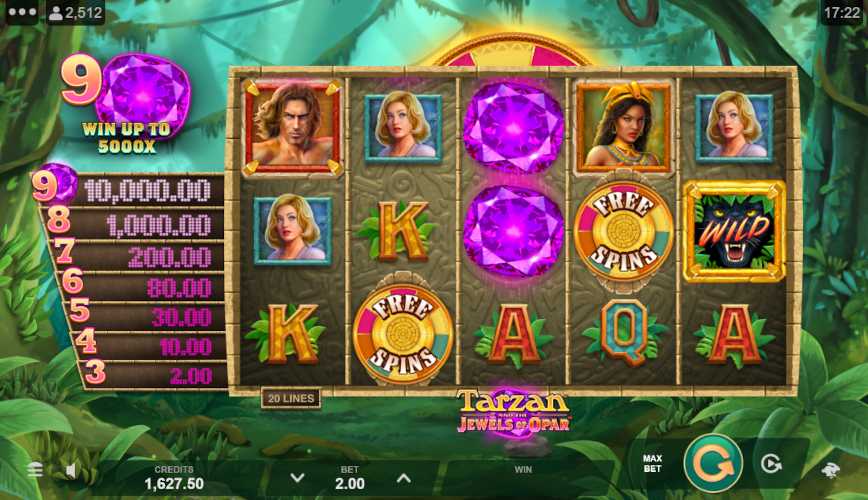Spin the reels with the gold button
The height and width of the screenshot is (500, 868).
tap(713, 464)
